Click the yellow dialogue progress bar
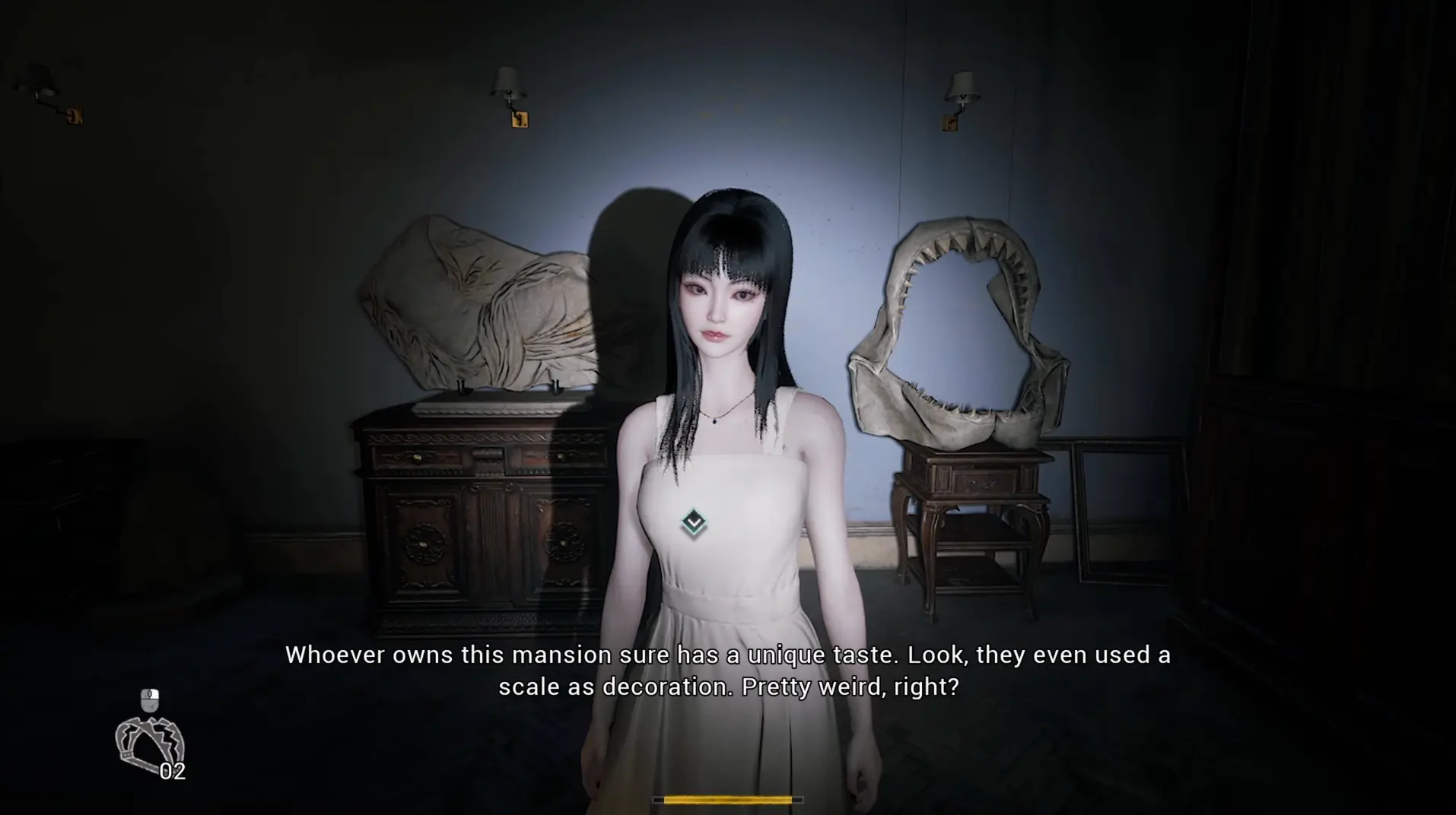Image resolution: width=1456 pixels, height=815 pixels. click(727, 799)
